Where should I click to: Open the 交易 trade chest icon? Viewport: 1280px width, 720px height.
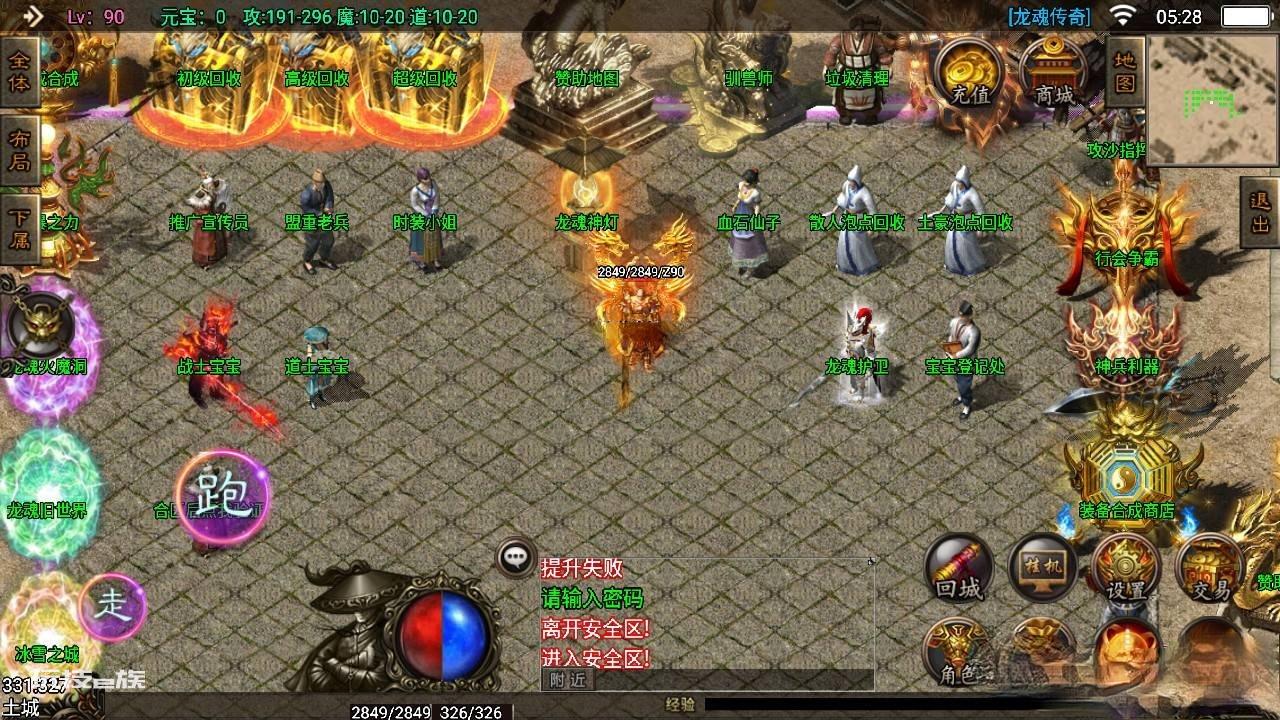(x=1210, y=569)
